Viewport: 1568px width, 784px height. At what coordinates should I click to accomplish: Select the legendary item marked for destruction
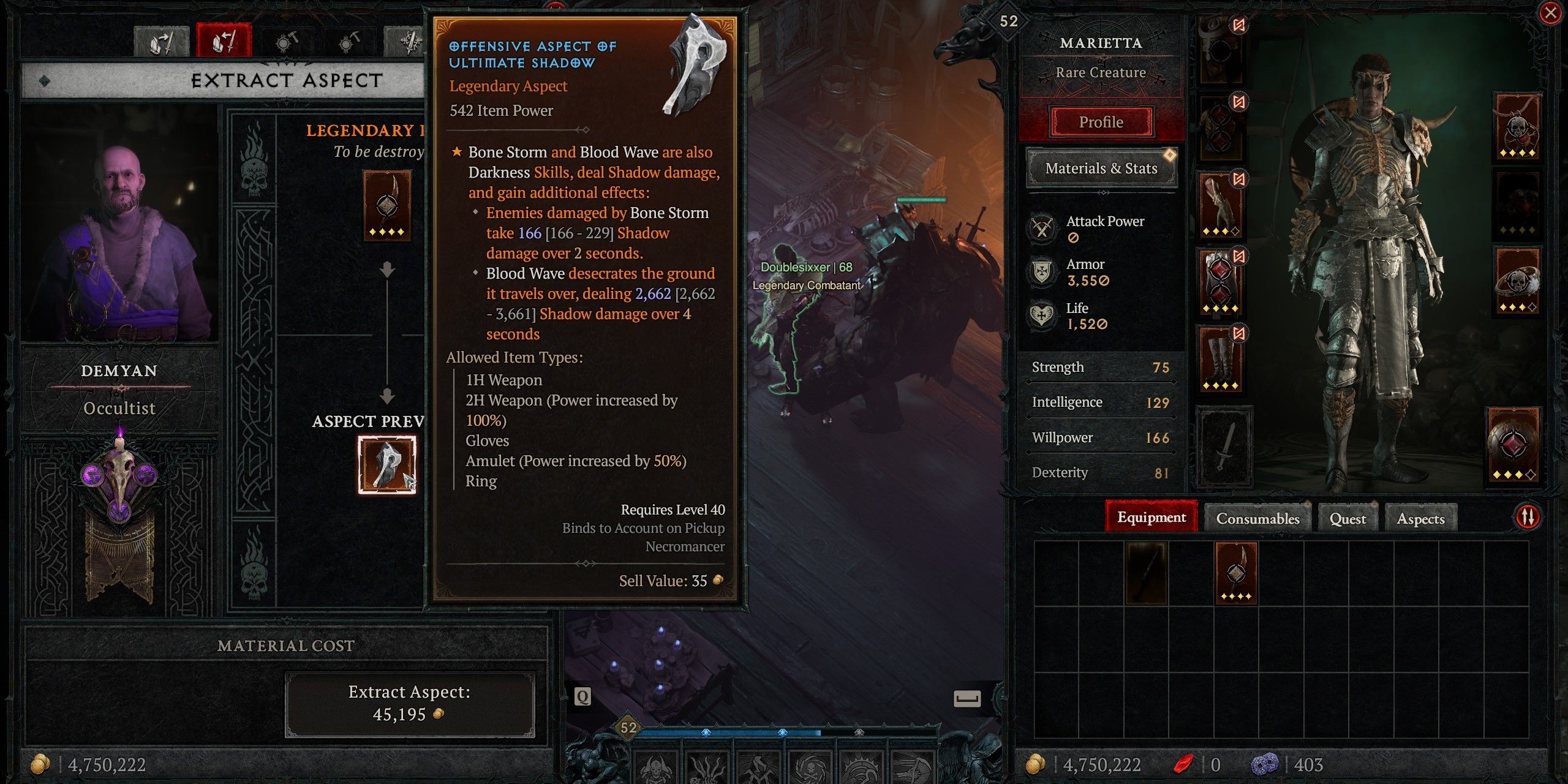click(386, 205)
